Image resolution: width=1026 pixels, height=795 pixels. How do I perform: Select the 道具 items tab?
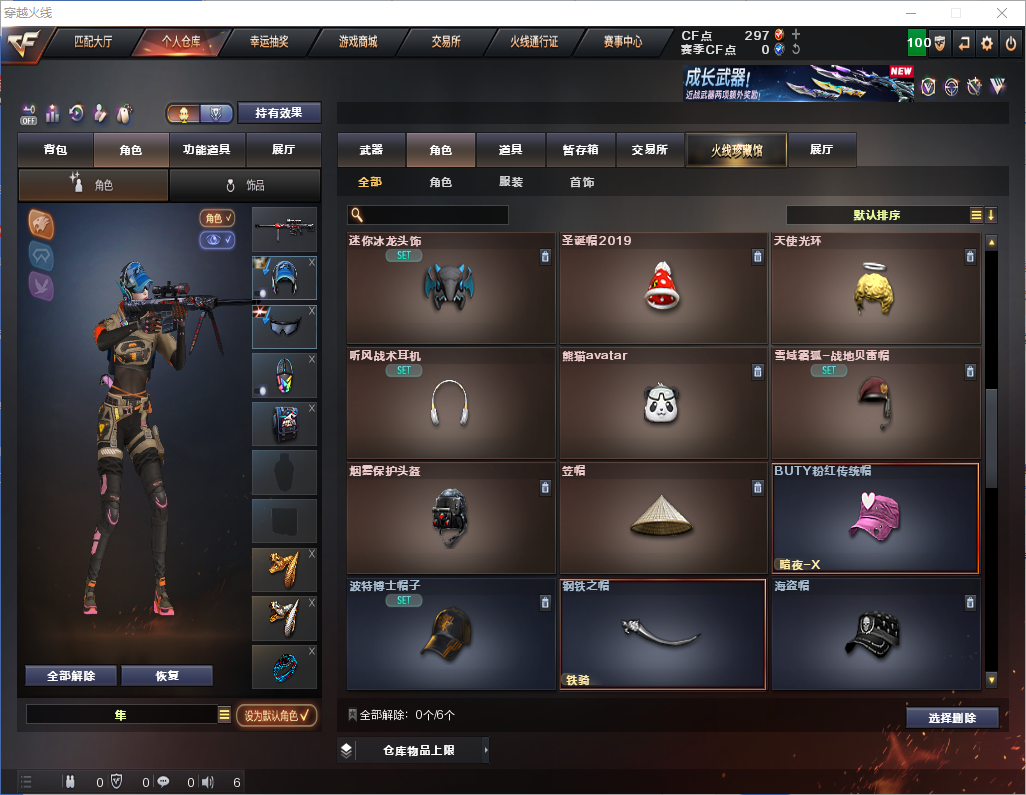510,149
